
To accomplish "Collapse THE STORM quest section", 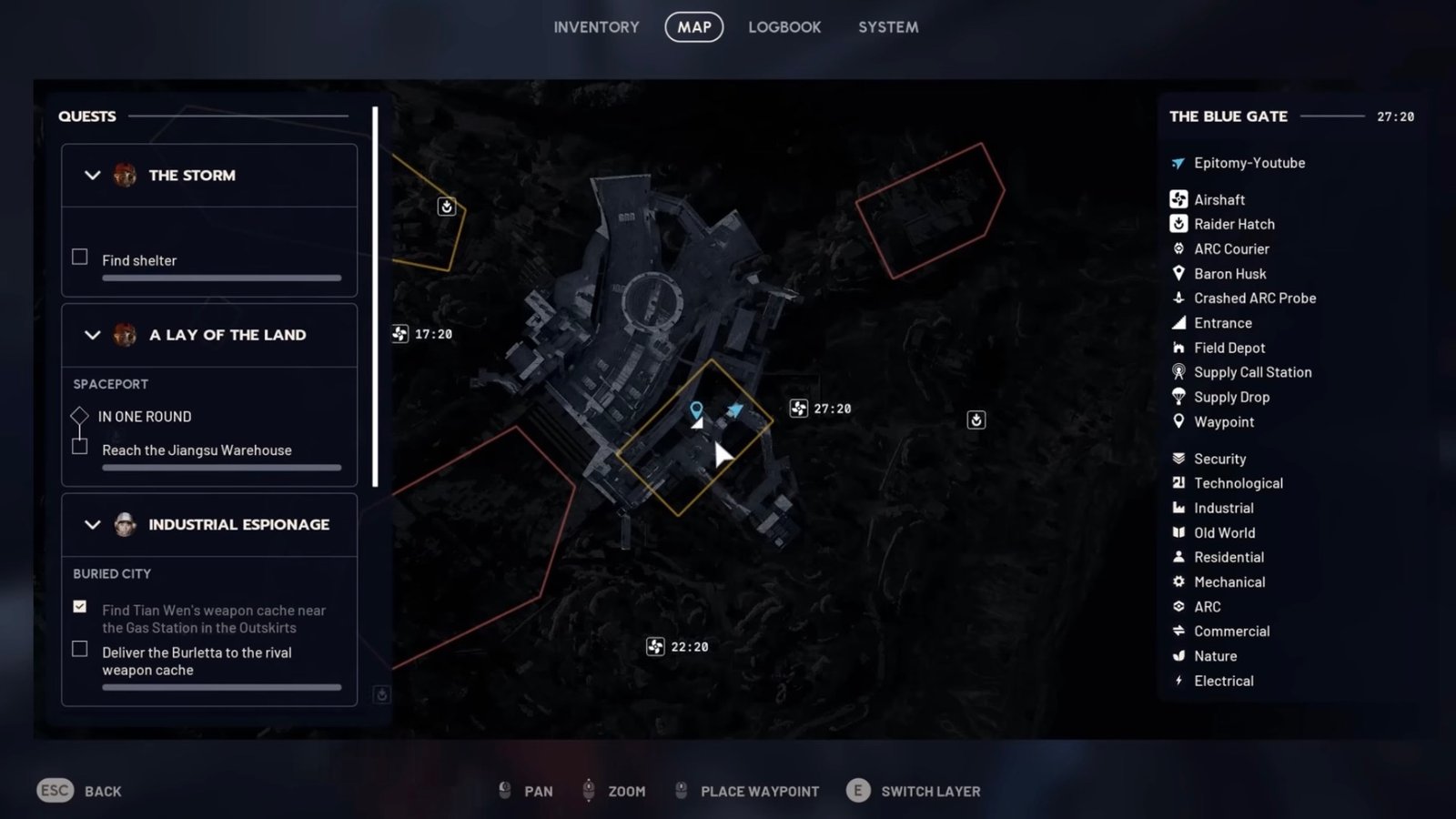I will 91,176.
